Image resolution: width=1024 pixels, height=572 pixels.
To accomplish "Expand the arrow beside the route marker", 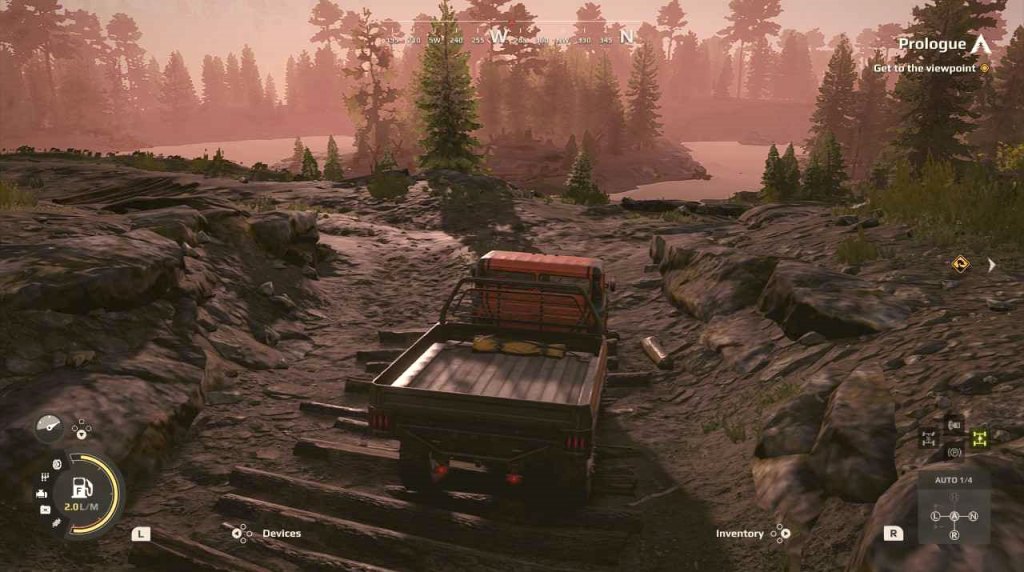I will click(991, 265).
